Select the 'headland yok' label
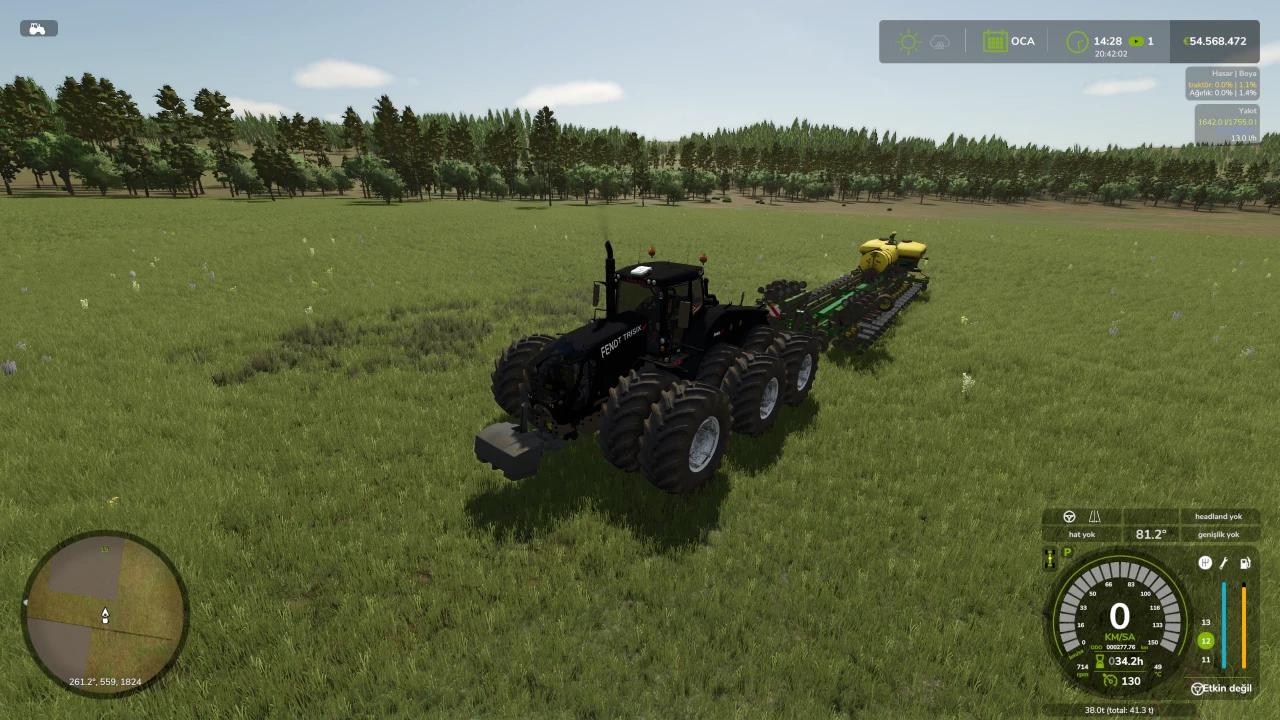Image resolution: width=1280 pixels, height=720 pixels. point(1218,516)
